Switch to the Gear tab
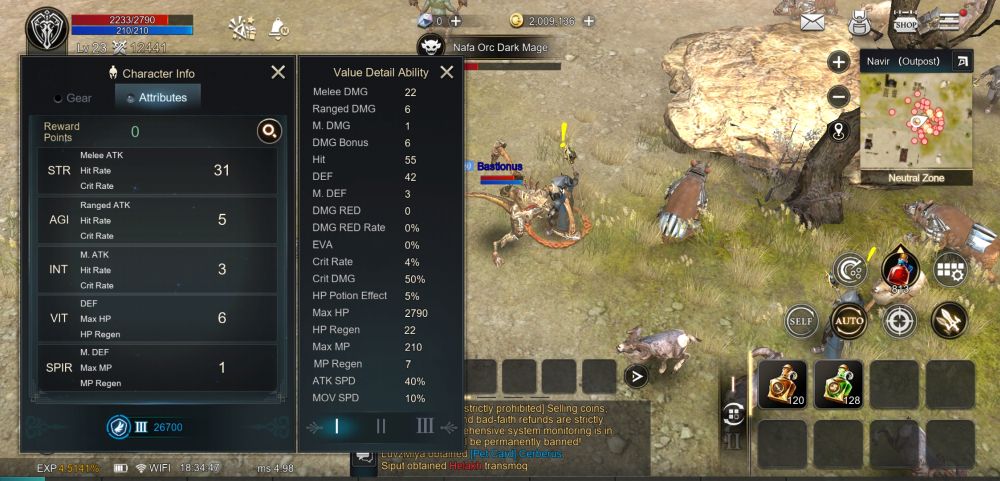 (73, 98)
